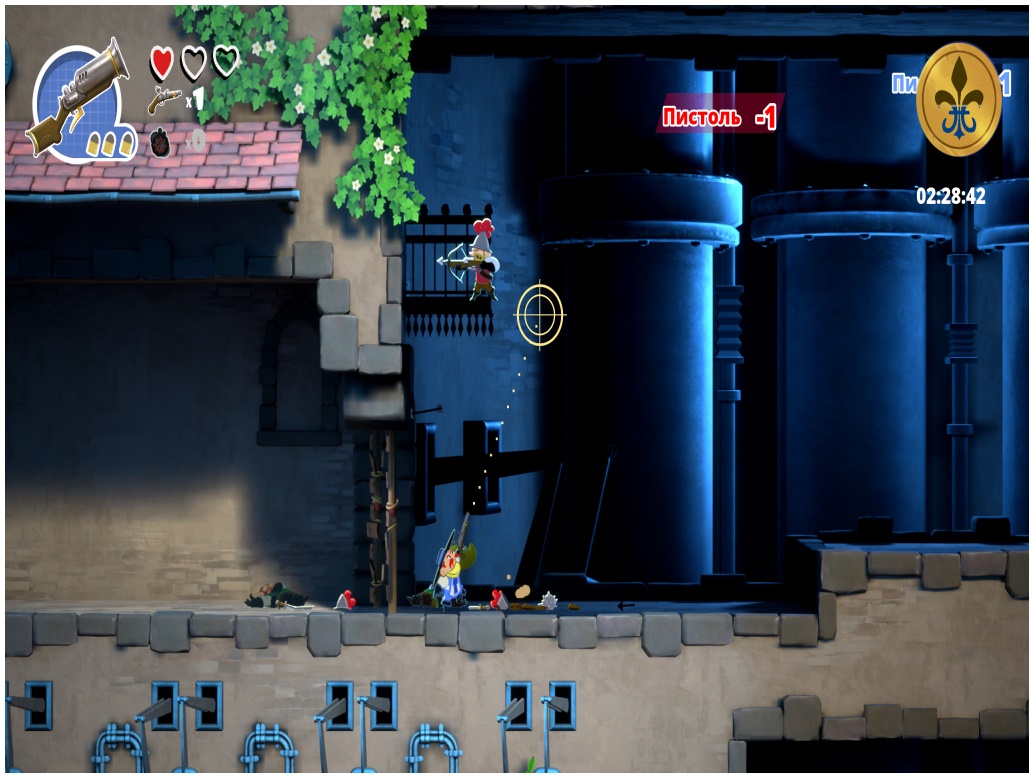Select the equipped pistol weapon emblem
Image resolution: width=1034 pixels, height=778 pixels.
[x=81, y=99]
